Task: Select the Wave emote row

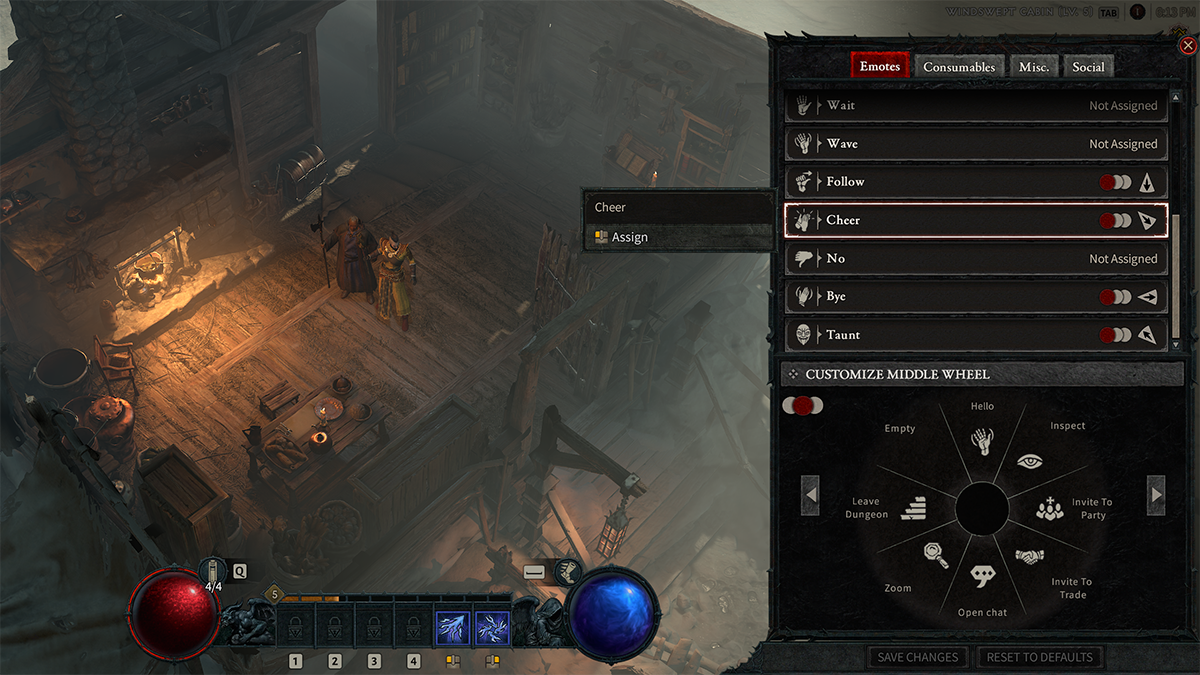Action: [976, 144]
